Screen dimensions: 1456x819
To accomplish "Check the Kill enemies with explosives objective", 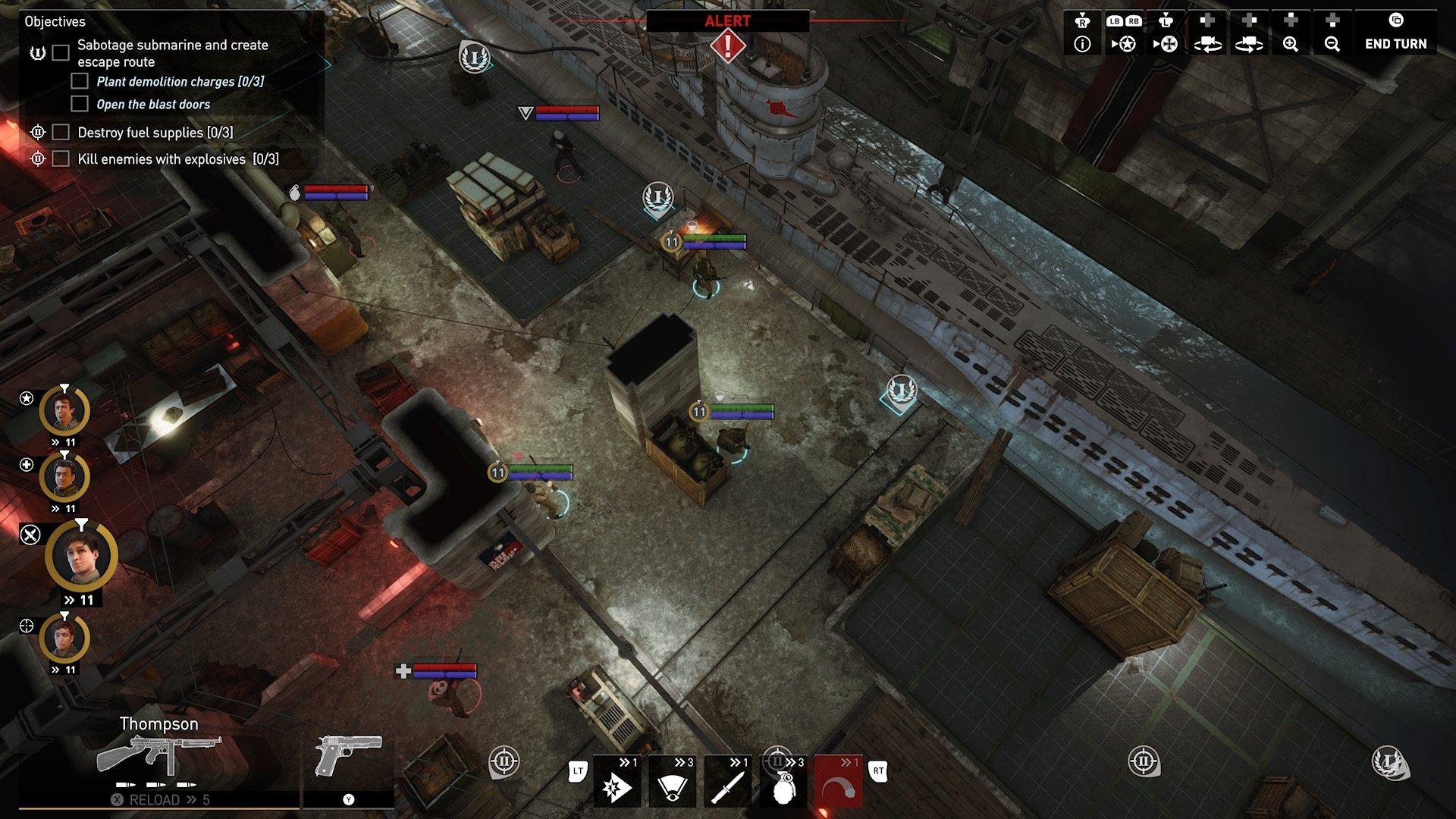I will pyautogui.click(x=59, y=158).
